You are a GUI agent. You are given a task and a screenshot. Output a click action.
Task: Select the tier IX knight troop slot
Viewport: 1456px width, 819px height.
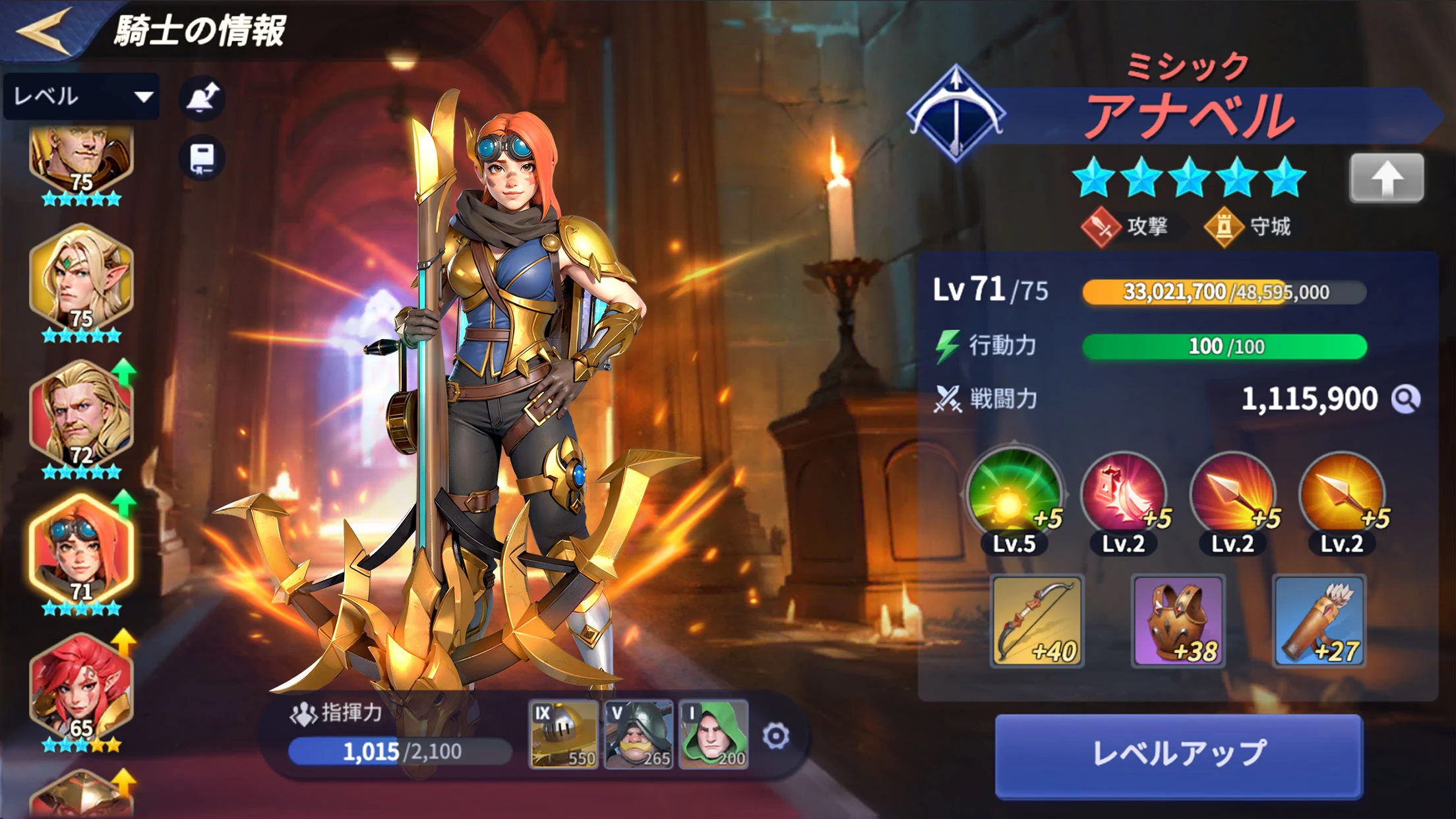[564, 735]
